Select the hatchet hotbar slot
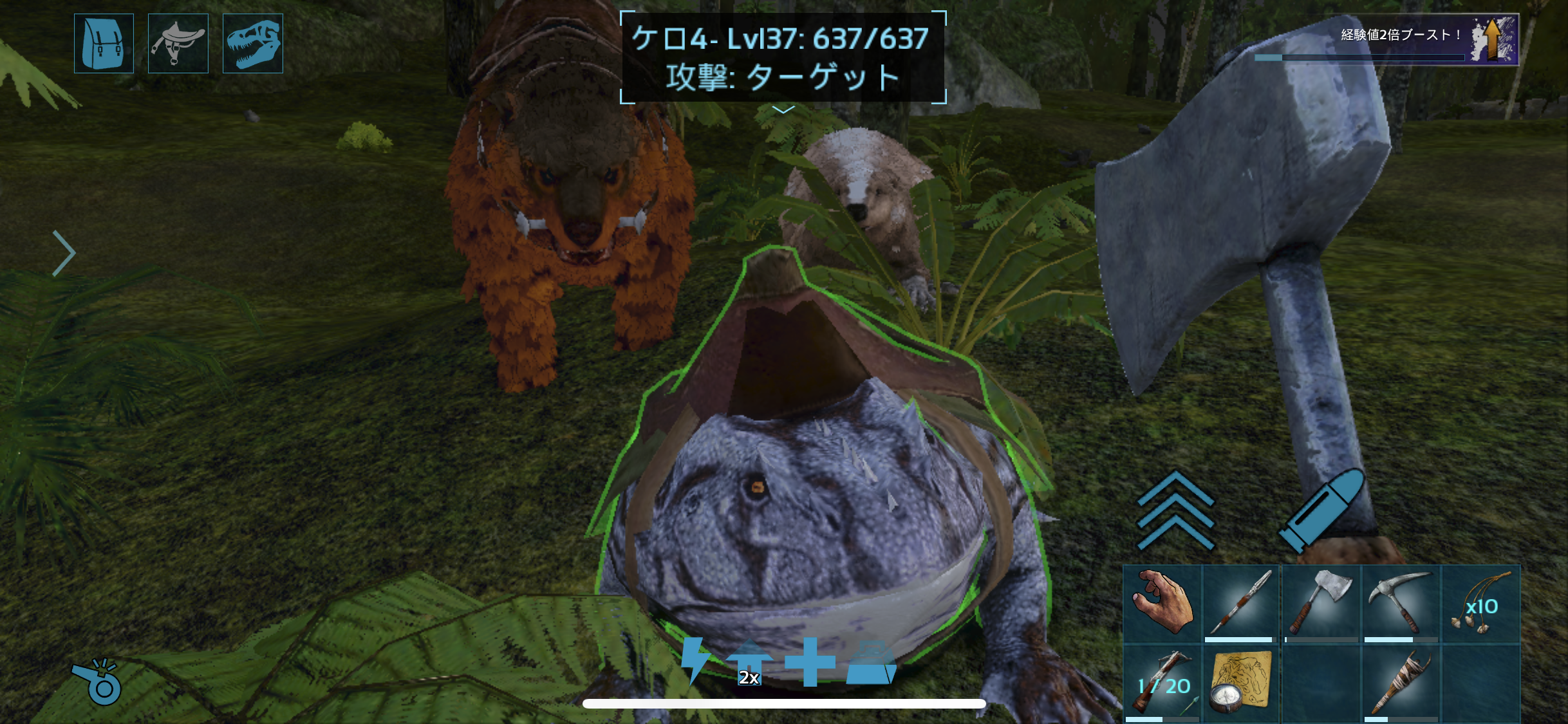 [1321, 603]
